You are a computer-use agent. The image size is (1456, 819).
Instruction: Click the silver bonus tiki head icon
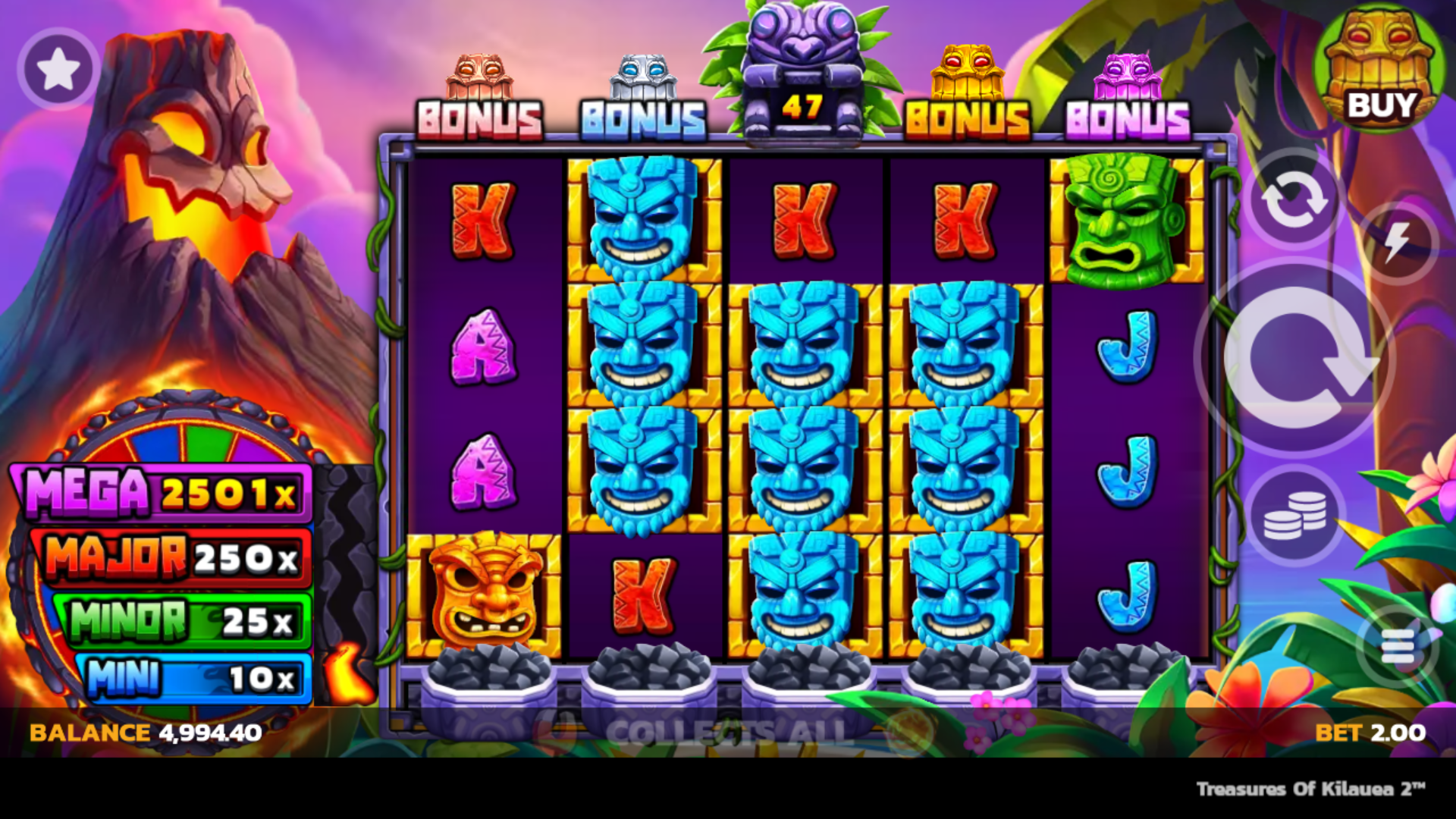[643, 76]
